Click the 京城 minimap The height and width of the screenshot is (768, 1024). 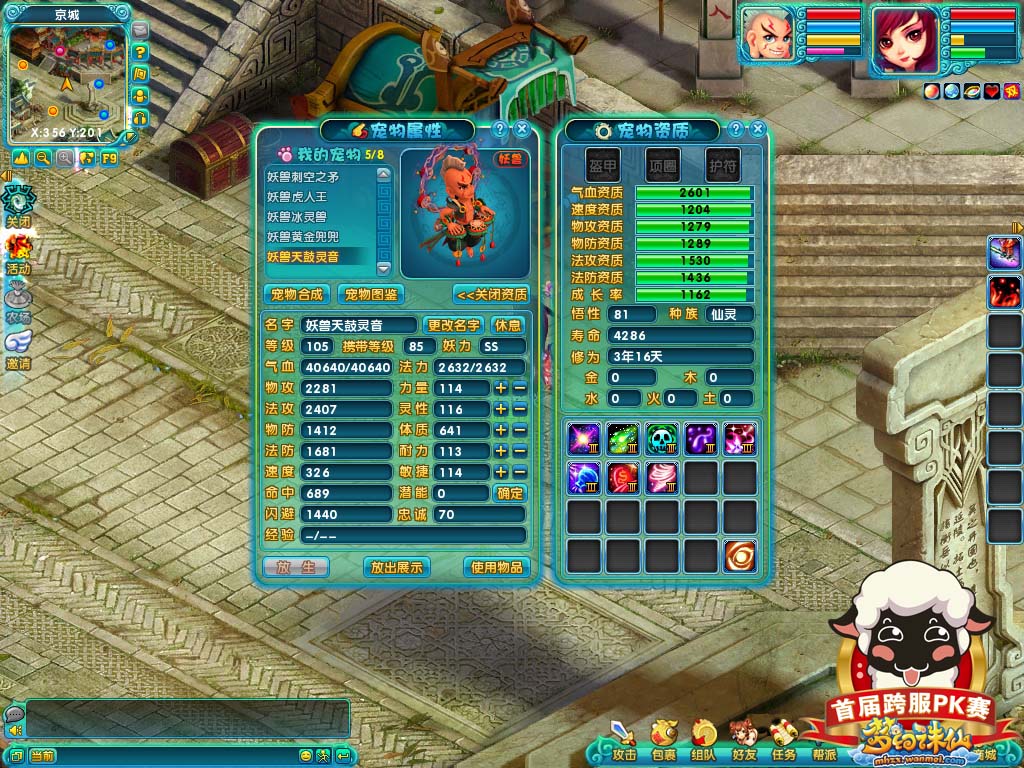[68, 80]
